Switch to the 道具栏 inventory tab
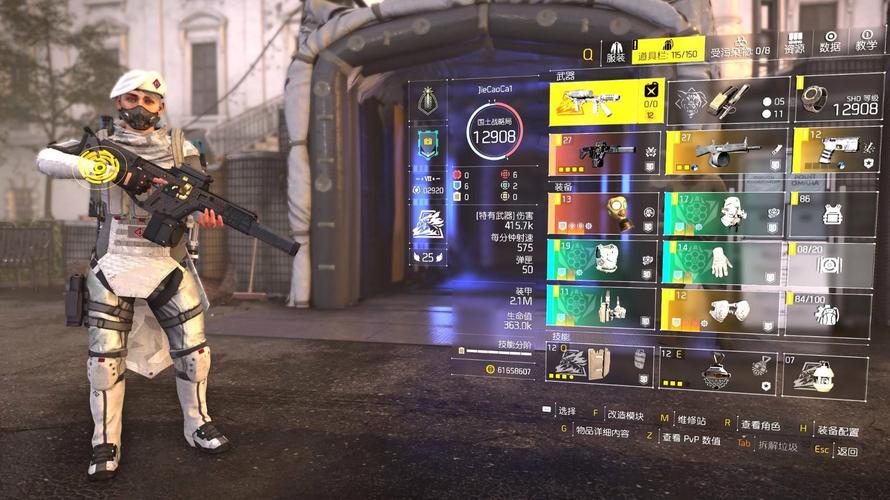Image resolution: width=890 pixels, height=500 pixels. tap(670, 51)
